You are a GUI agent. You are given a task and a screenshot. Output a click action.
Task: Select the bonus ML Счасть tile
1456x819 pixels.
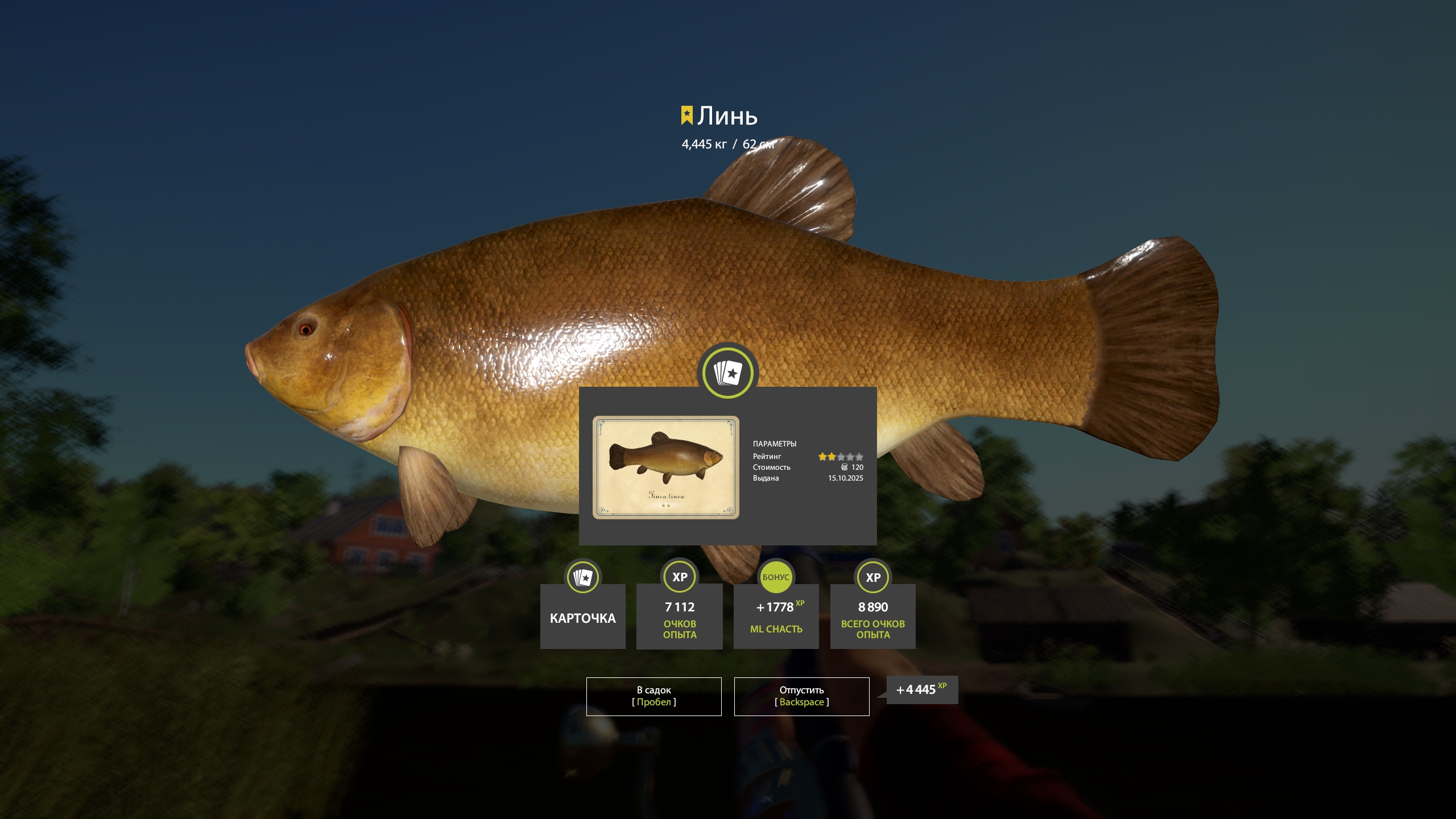776,616
